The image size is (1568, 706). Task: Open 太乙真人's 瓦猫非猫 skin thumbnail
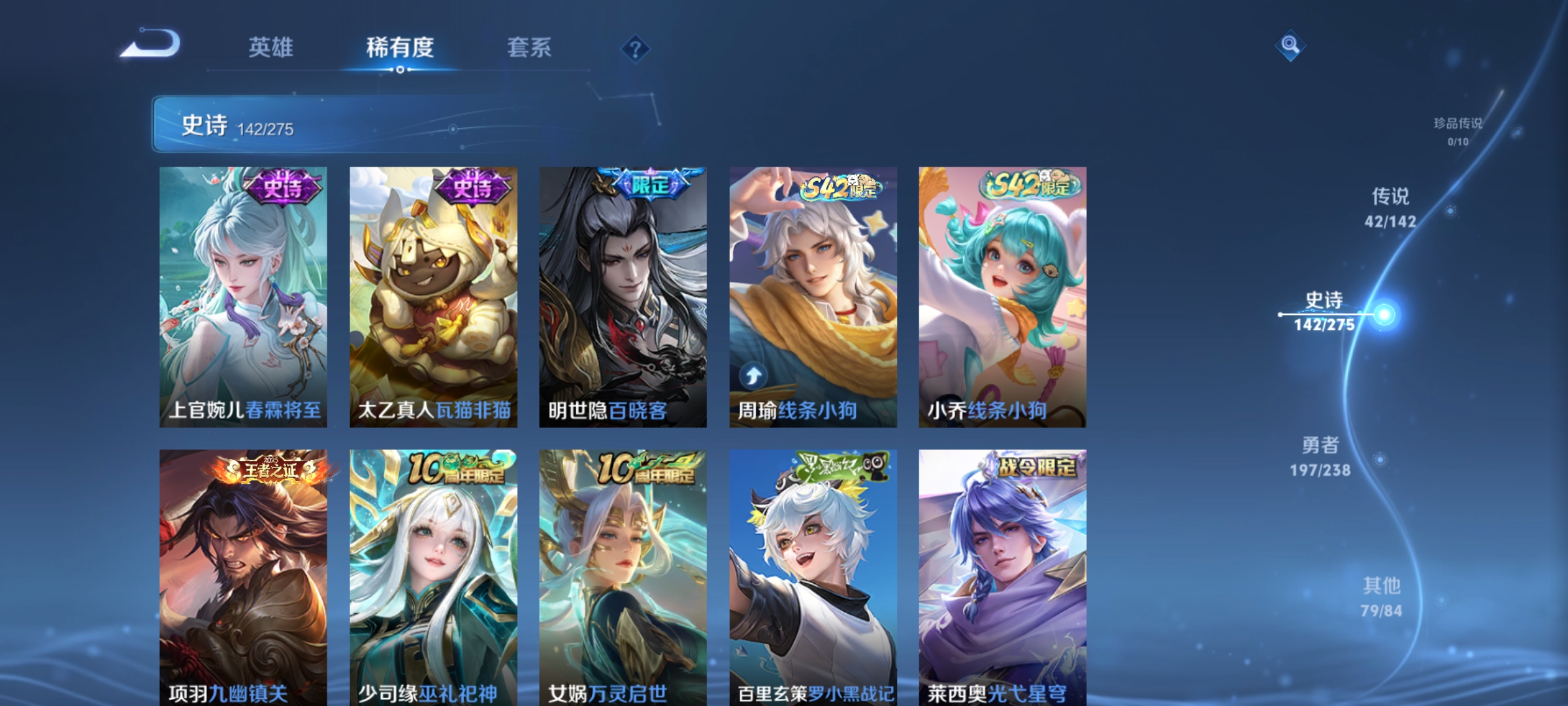[435, 294]
